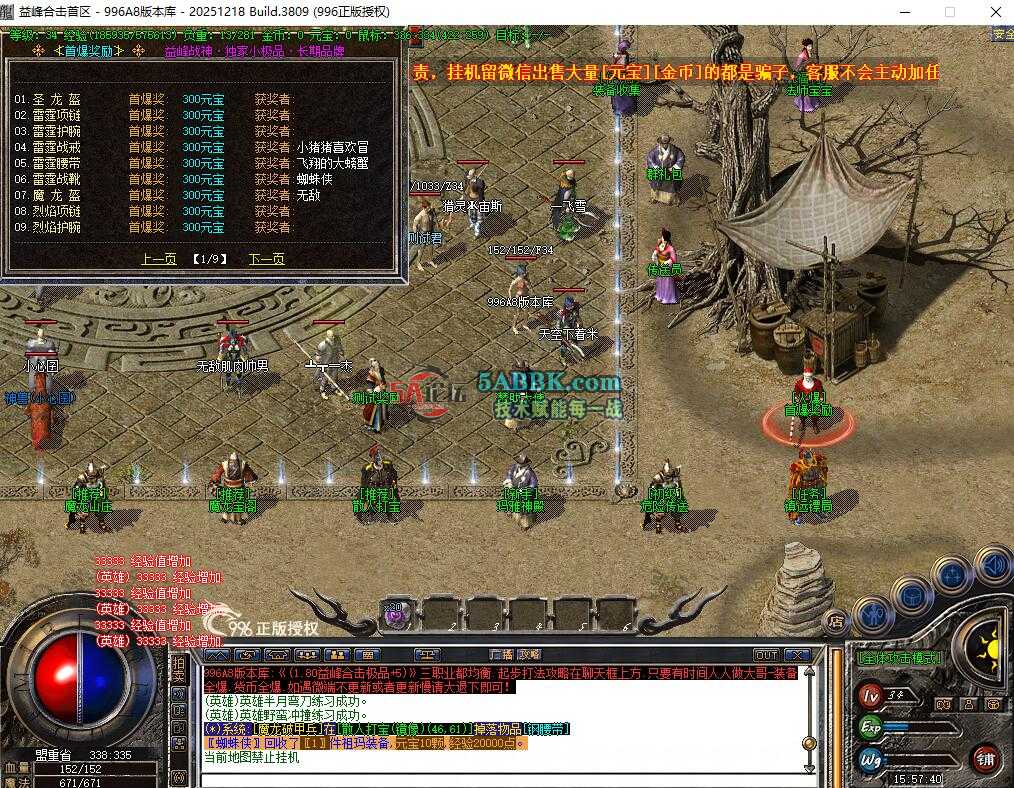The width and height of the screenshot is (1014, 788).
Task: Toggle the sound speaker button
Action: coord(991,565)
